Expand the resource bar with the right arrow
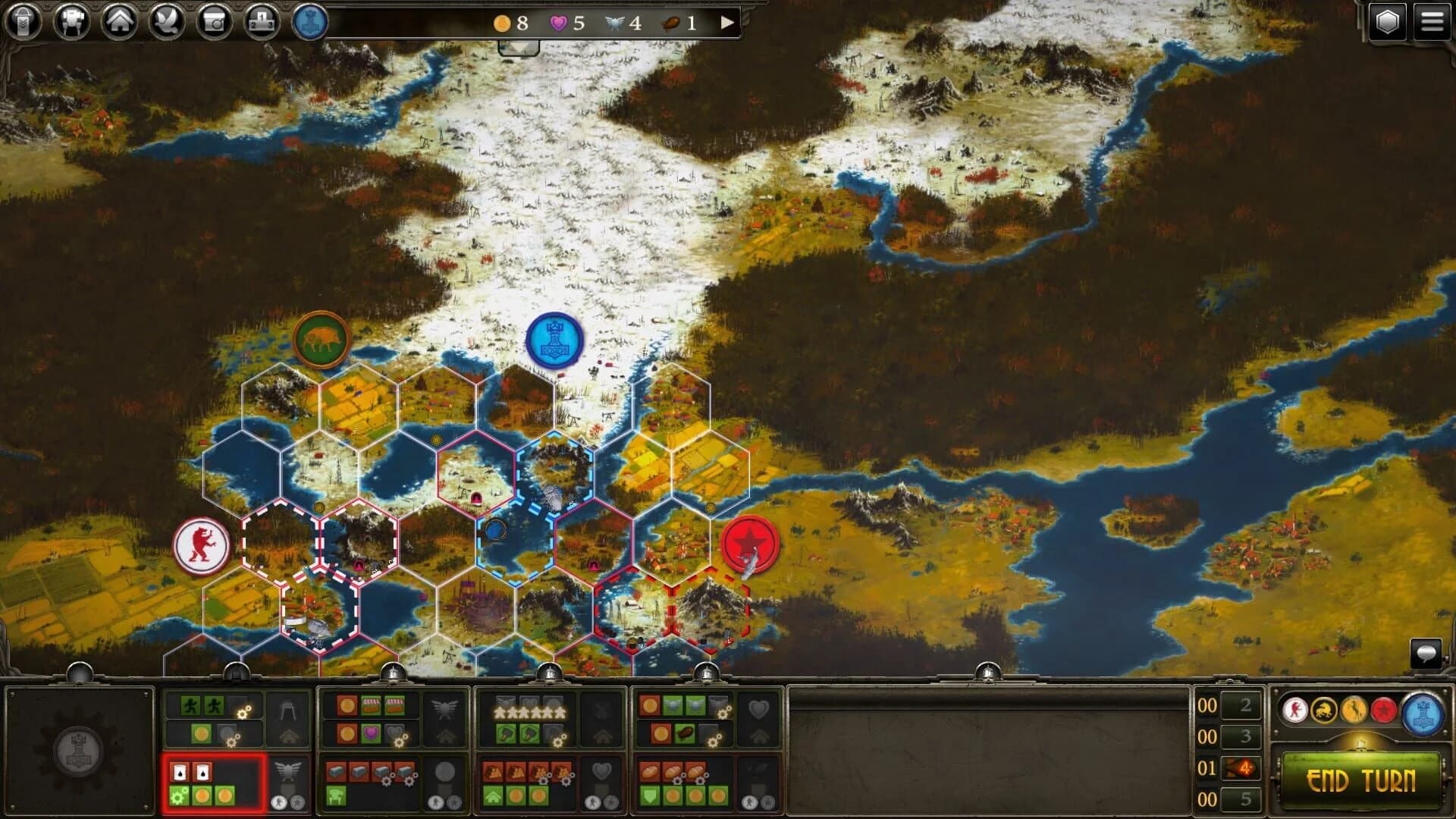 [728, 23]
